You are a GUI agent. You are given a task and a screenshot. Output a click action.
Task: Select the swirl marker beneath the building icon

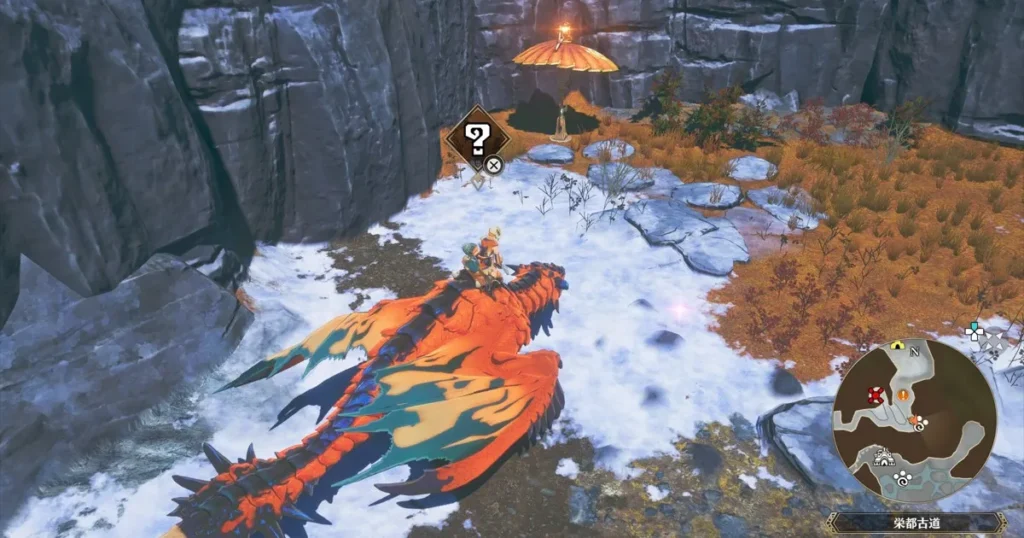pyautogui.click(x=902, y=477)
